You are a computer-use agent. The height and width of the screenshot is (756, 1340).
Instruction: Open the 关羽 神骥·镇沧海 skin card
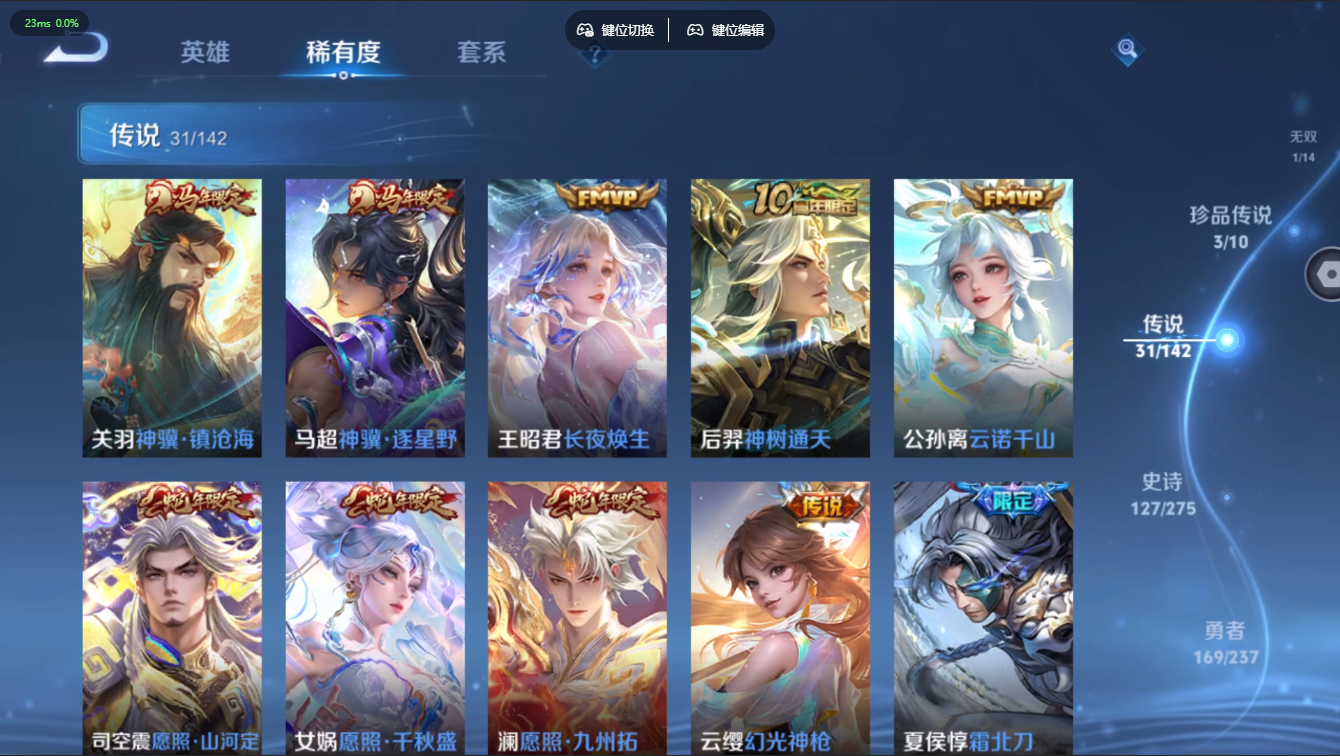click(x=173, y=316)
